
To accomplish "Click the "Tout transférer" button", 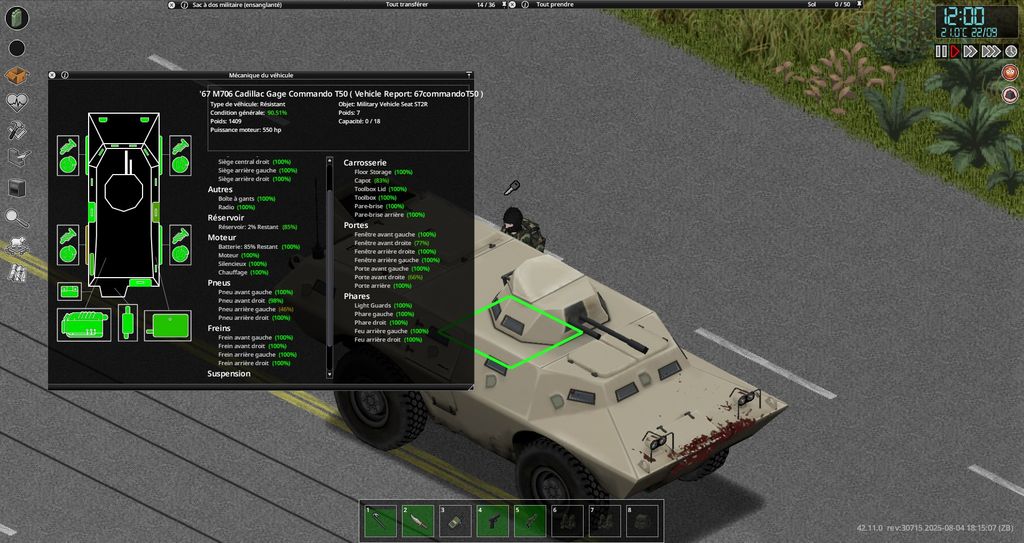I will tap(407, 5).
